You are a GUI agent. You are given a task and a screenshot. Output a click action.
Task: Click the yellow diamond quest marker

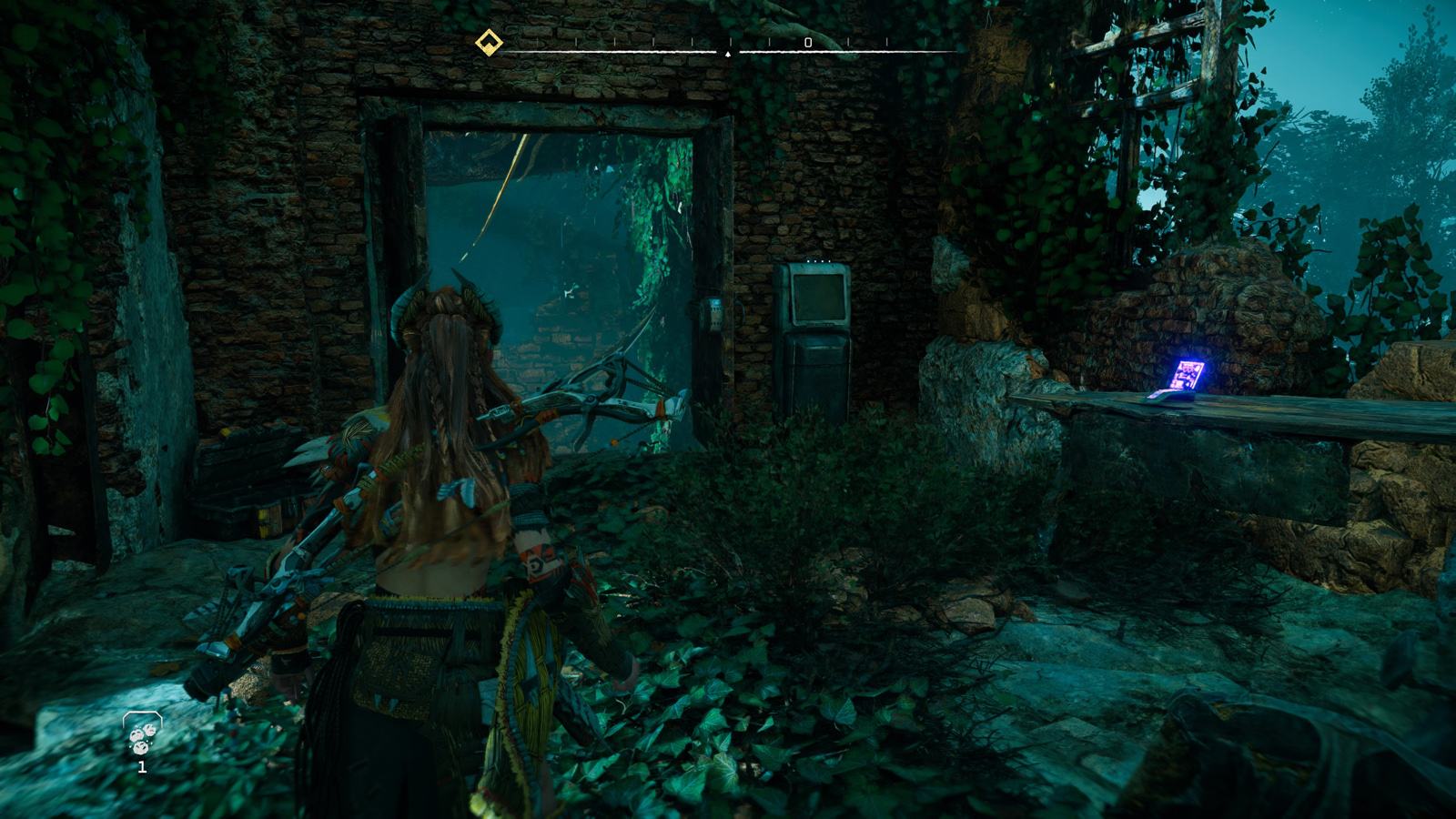[489, 43]
